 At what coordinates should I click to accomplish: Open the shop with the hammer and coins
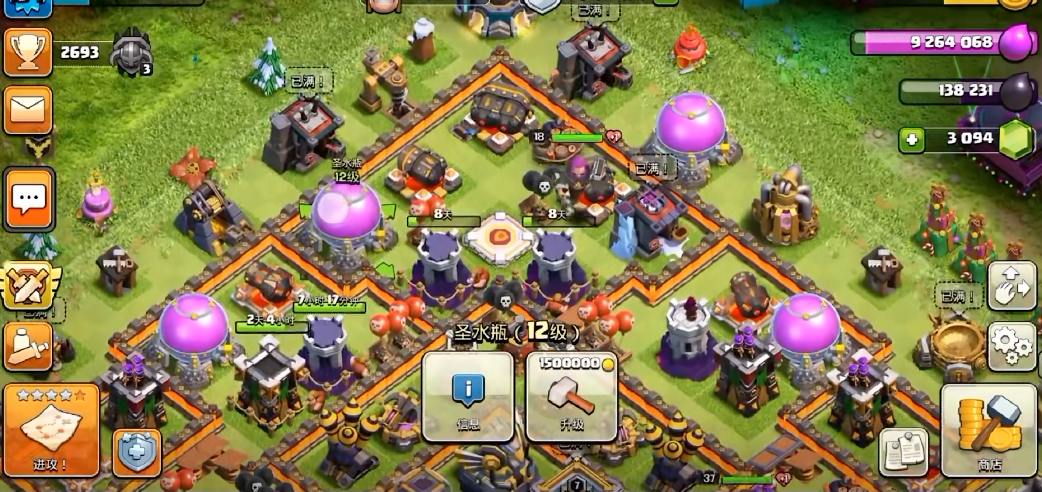(988, 429)
